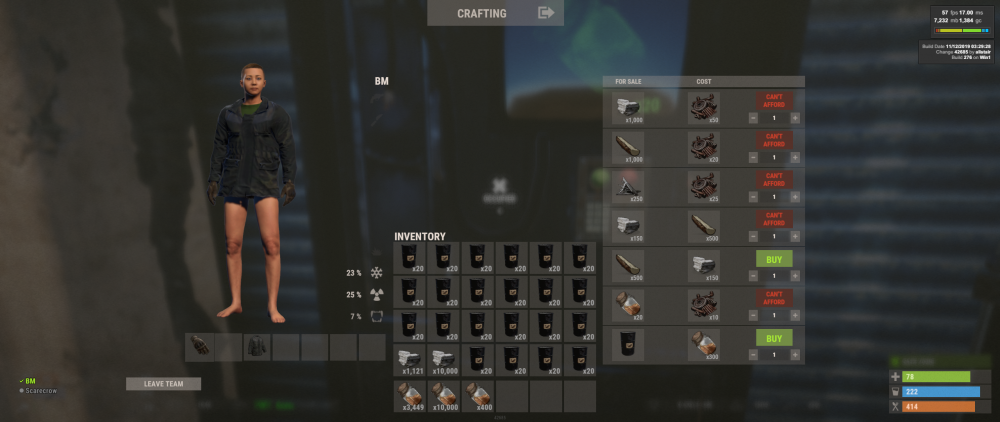The width and height of the screenshot is (1000, 422).
Task: Click the Leave Team button
Action: click(163, 384)
